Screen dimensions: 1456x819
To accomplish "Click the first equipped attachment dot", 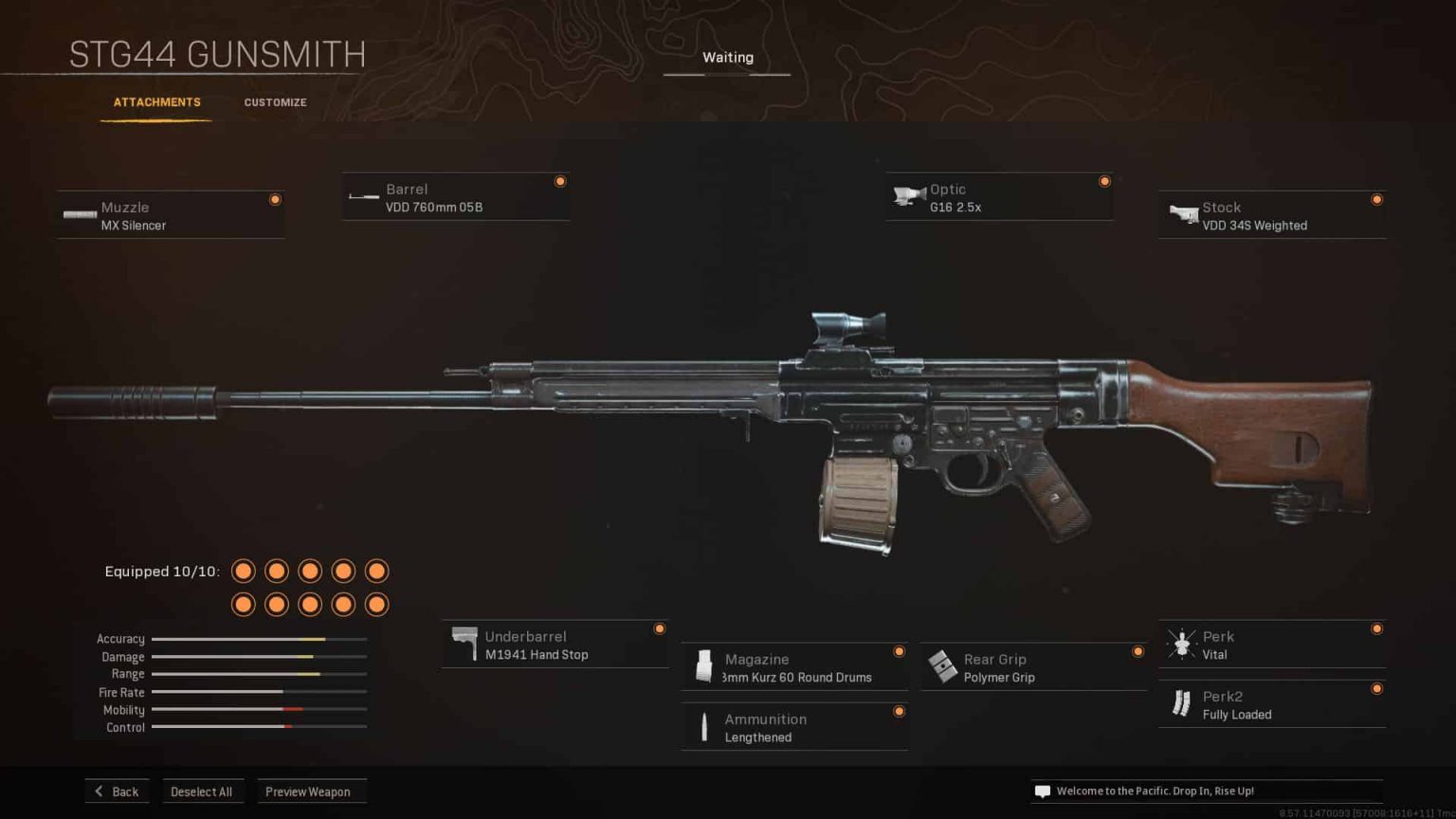I will 243,571.
